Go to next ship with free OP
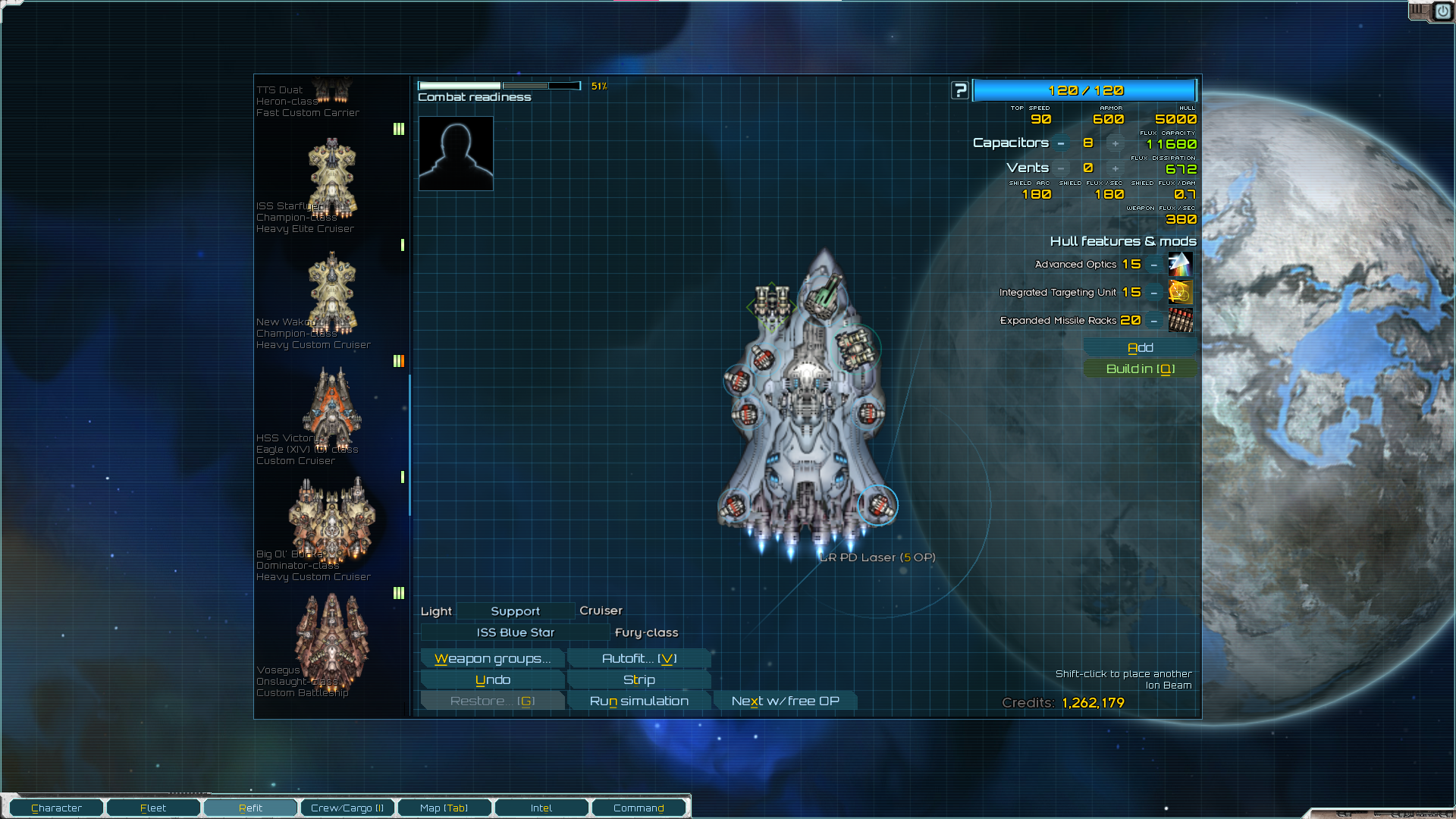 click(x=785, y=701)
